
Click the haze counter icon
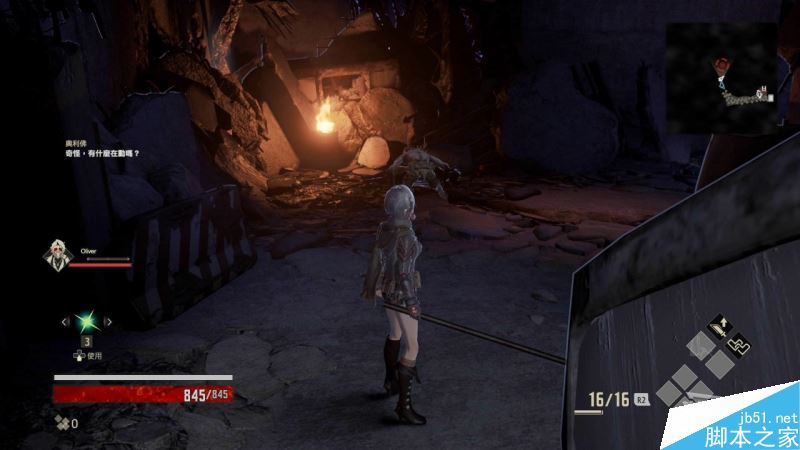coord(62,423)
